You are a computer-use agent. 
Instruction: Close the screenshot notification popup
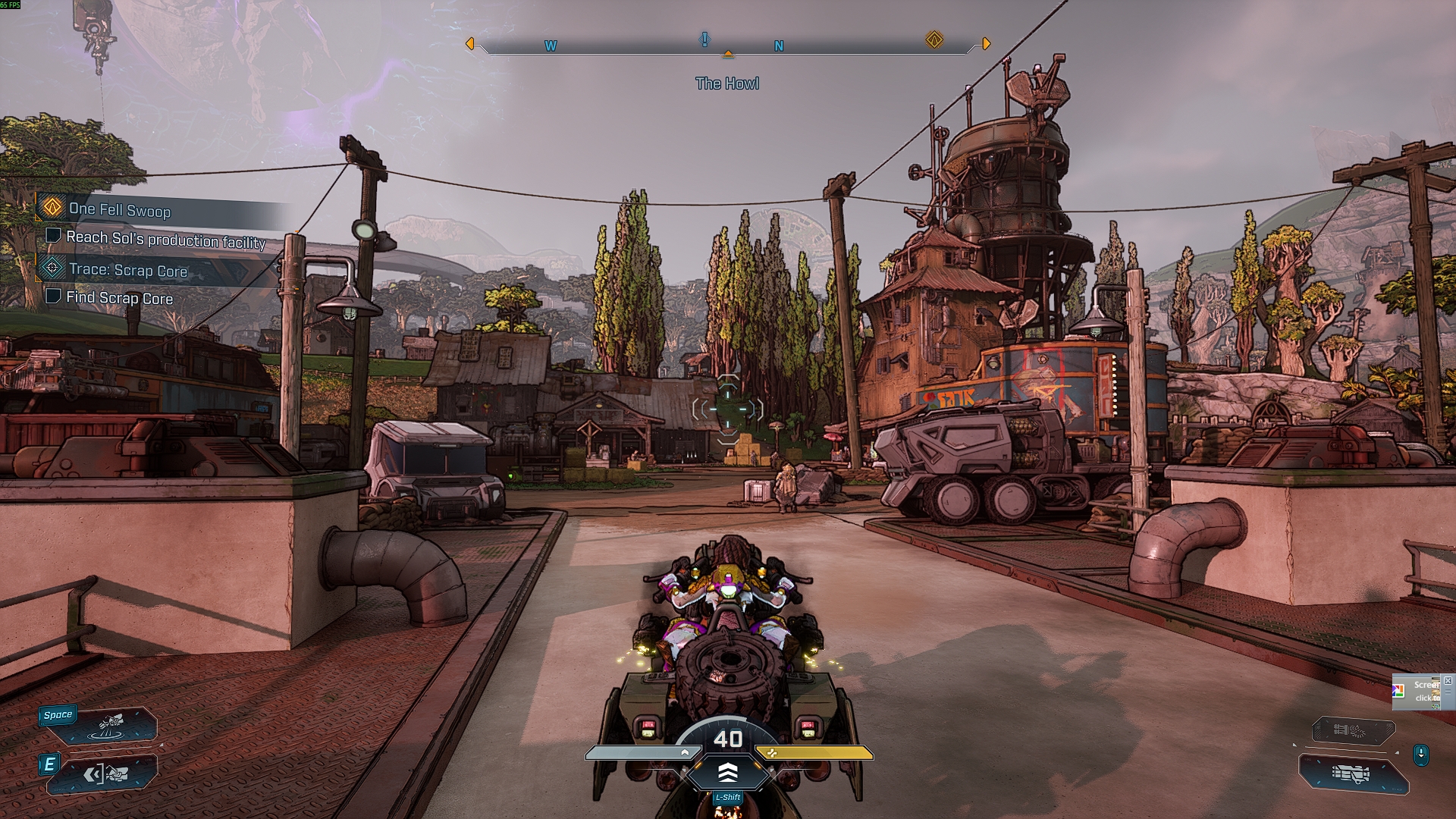click(x=1448, y=681)
